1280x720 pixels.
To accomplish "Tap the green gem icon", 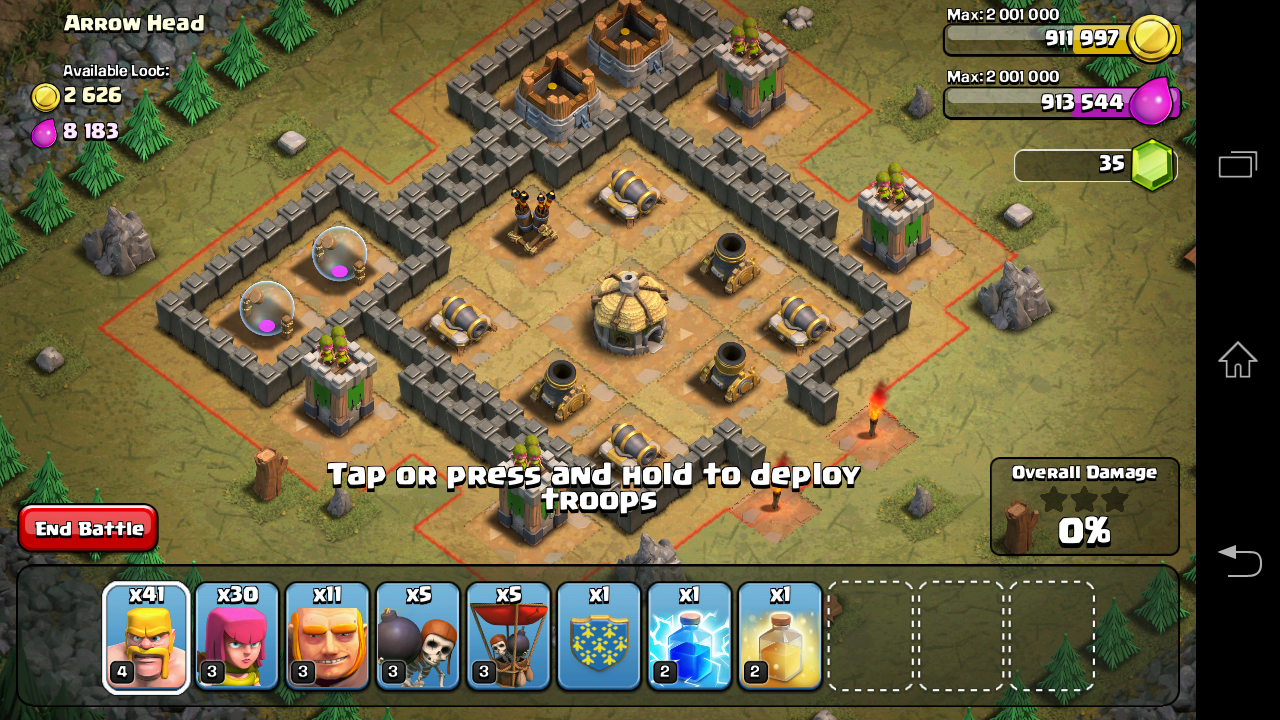I will point(1153,165).
